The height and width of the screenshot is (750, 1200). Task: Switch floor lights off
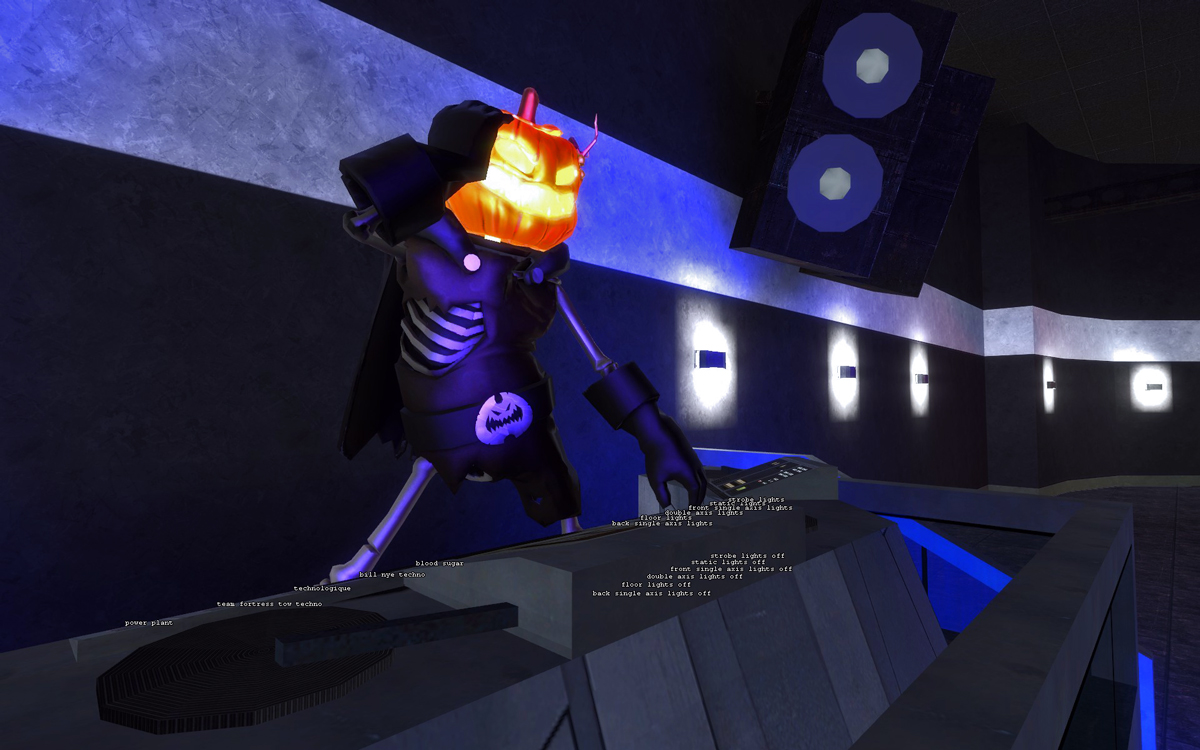[656, 584]
